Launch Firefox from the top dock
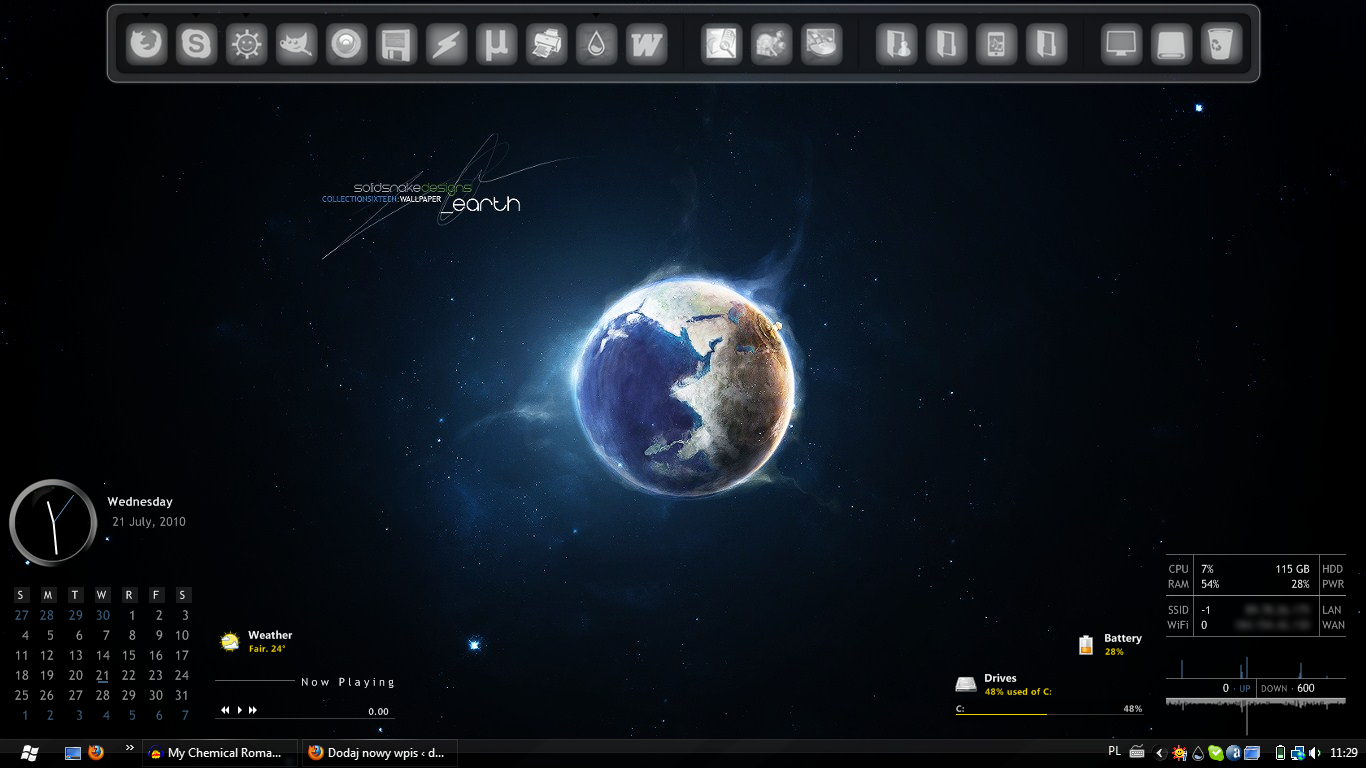 click(147, 45)
